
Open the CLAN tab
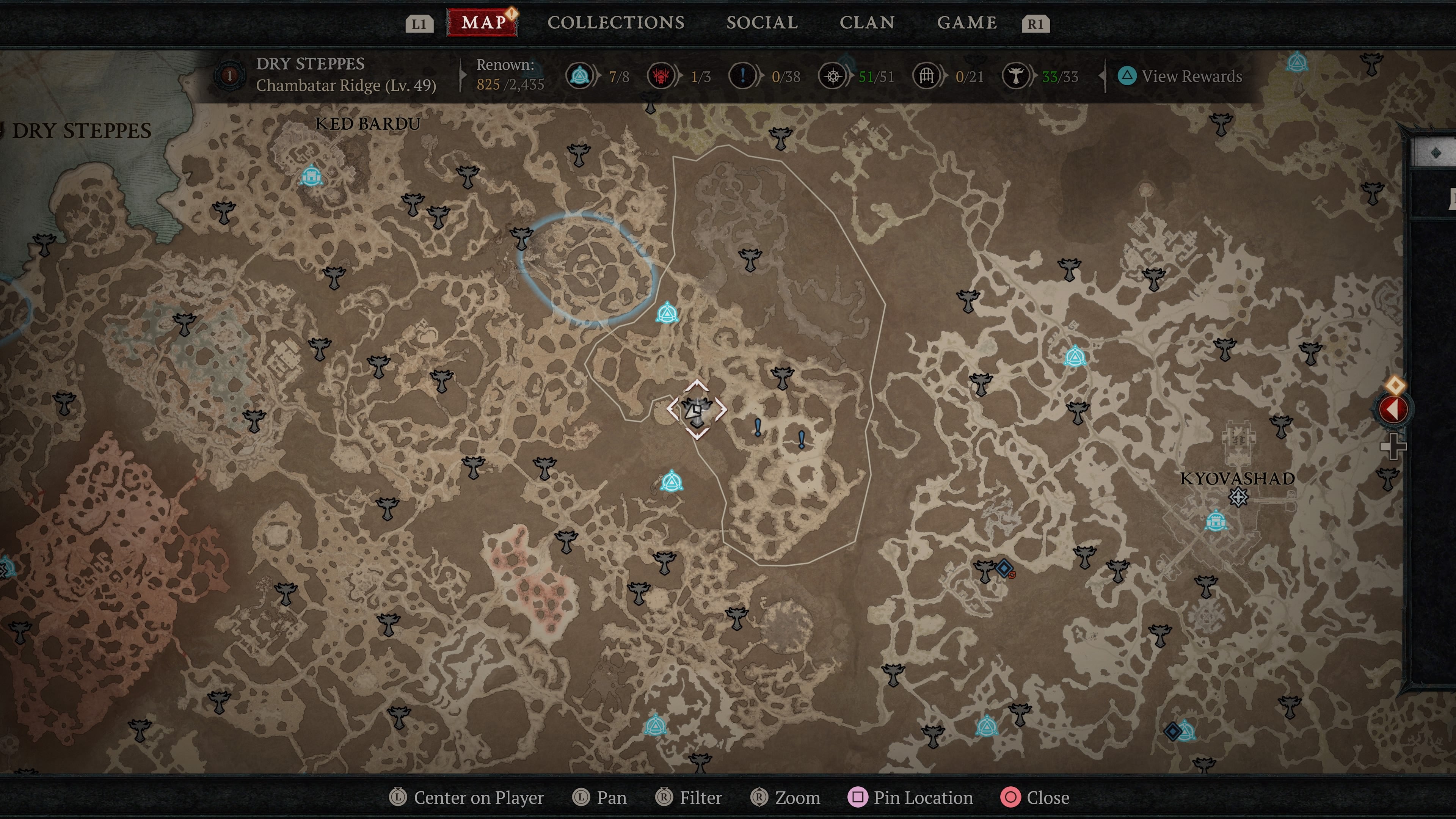(x=868, y=23)
